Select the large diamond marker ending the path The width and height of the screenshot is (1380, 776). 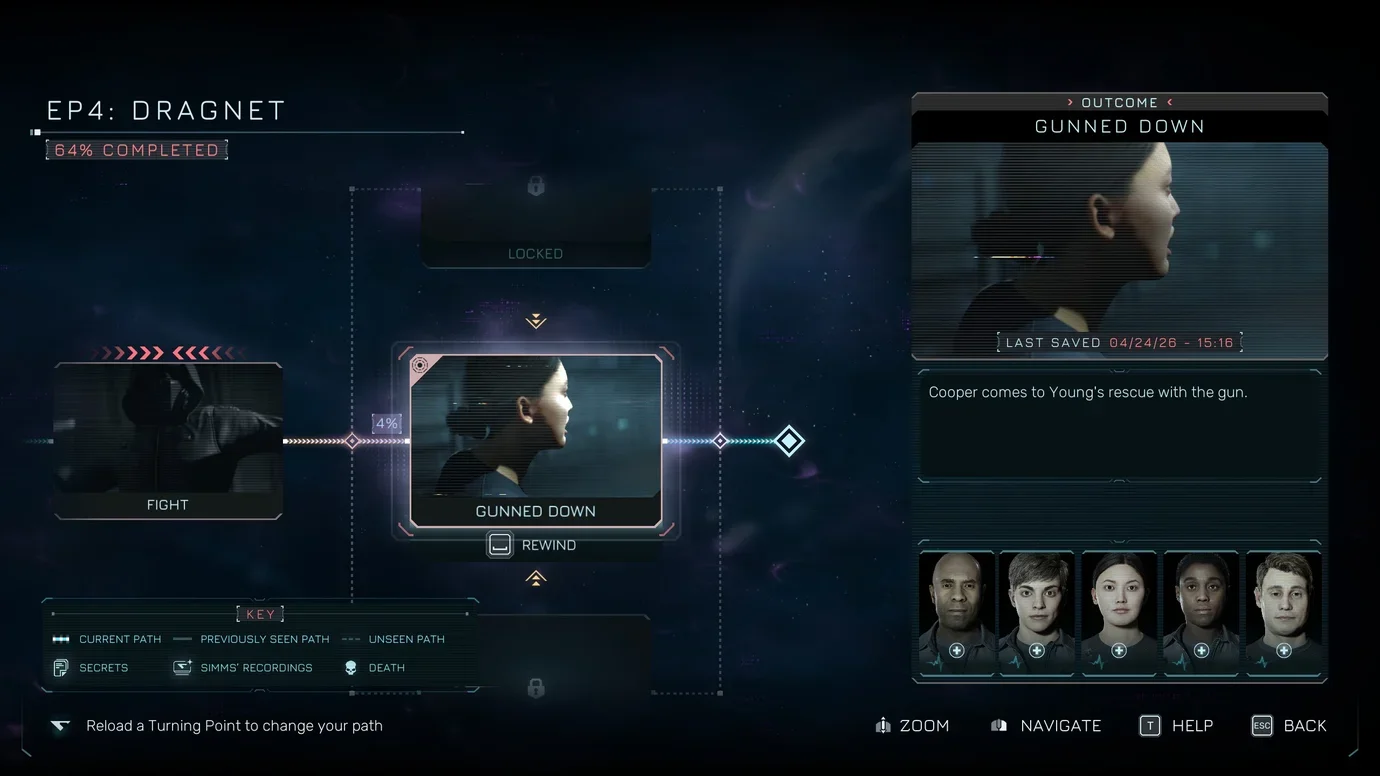[789, 441]
